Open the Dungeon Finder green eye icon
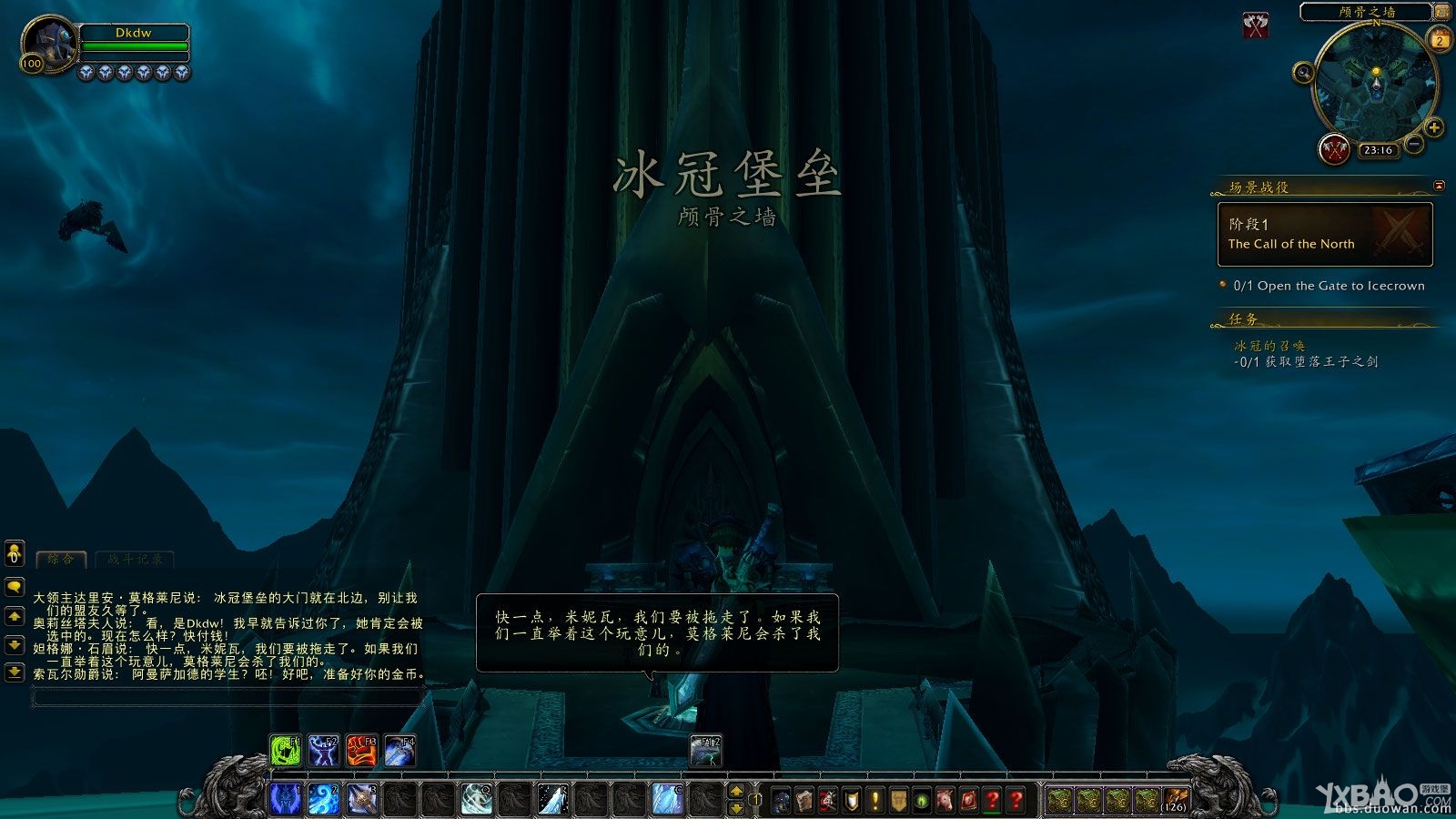The width and height of the screenshot is (1456, 819). pos(922,800)
